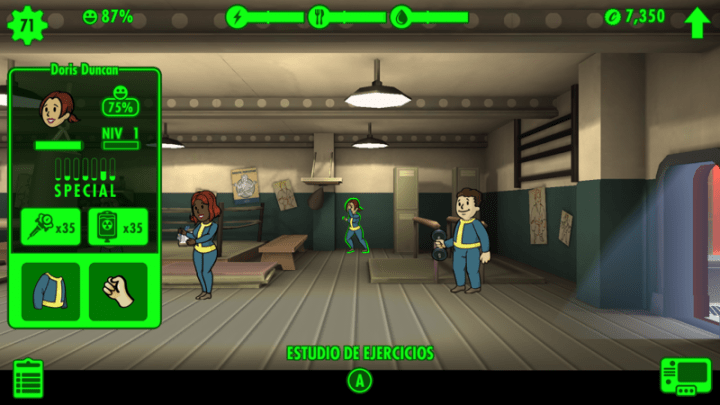Open the fist weapon slot
This screenshot has height=405, width=720.
point(118,291)
